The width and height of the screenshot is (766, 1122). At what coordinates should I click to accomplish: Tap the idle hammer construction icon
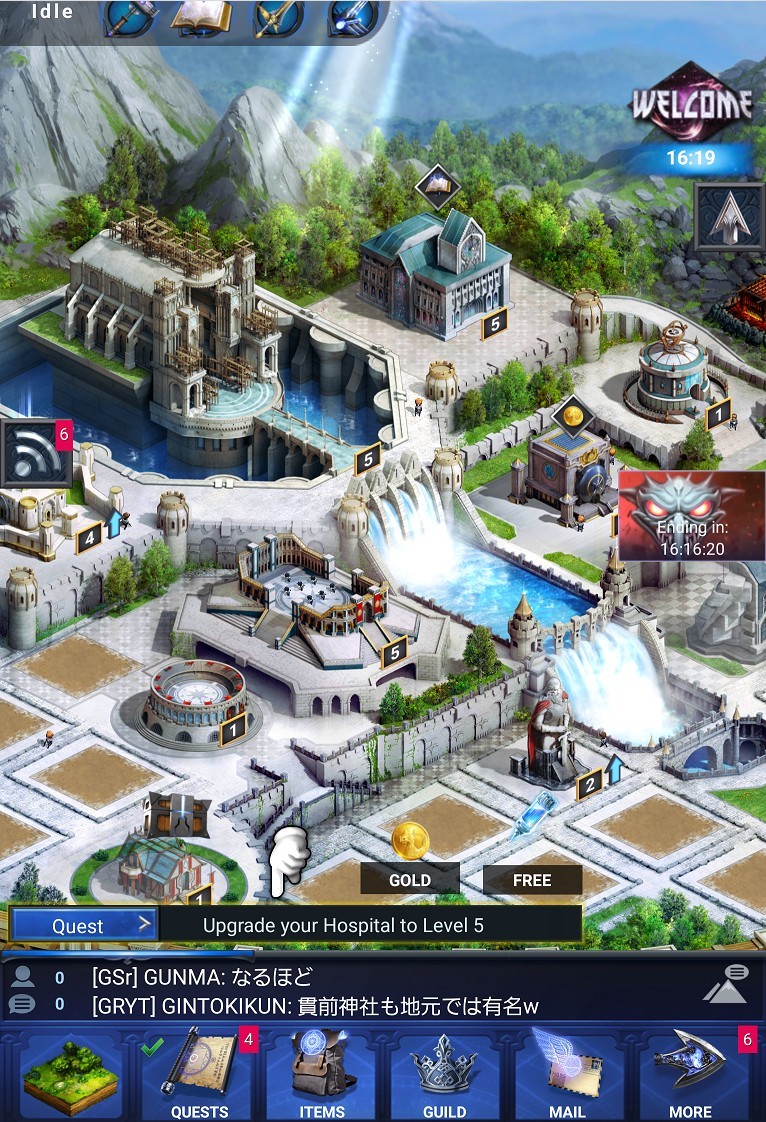[x=129, y=17]
